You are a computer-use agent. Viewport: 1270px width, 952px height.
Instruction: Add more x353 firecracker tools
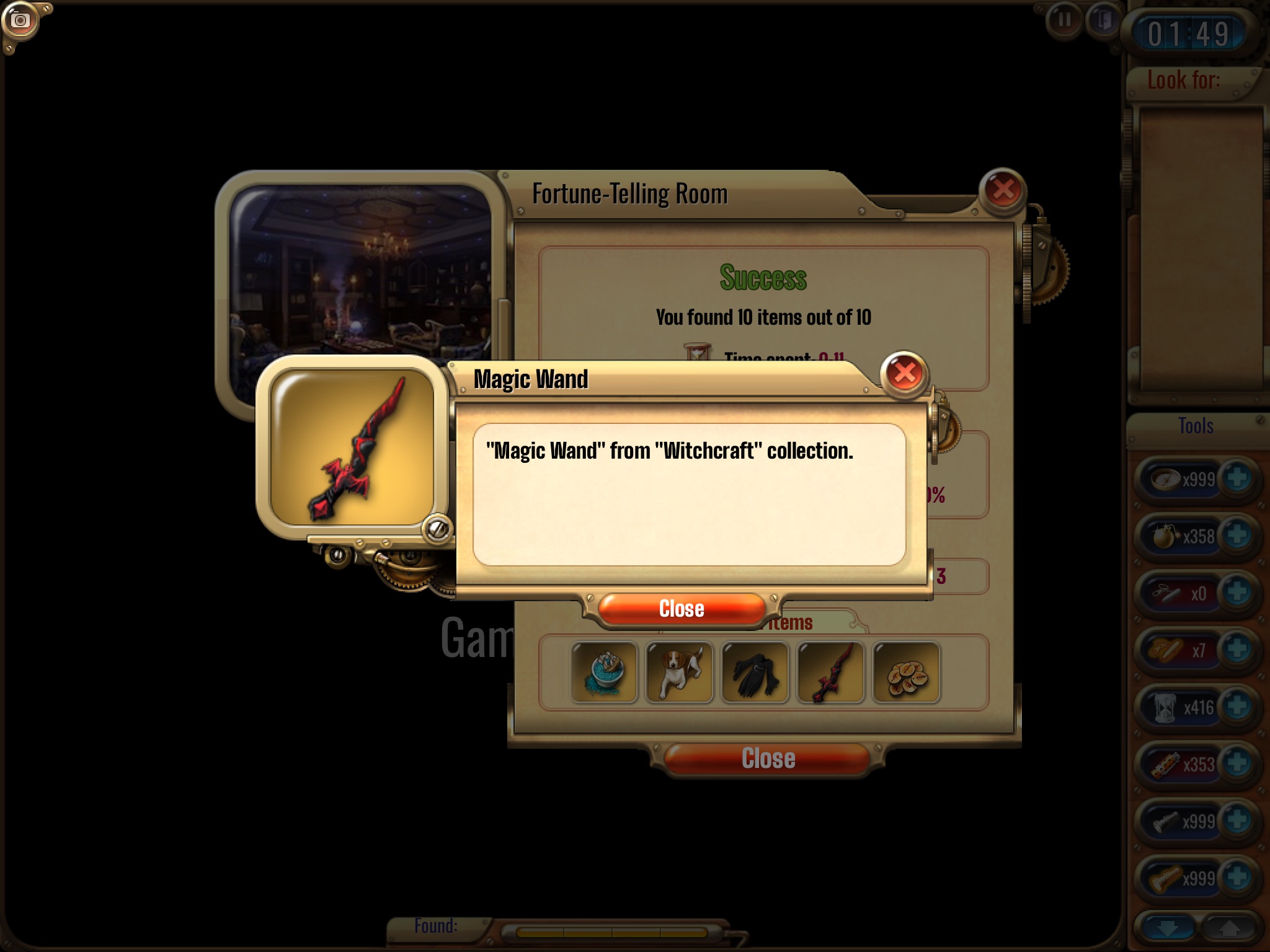(1237, 764)
